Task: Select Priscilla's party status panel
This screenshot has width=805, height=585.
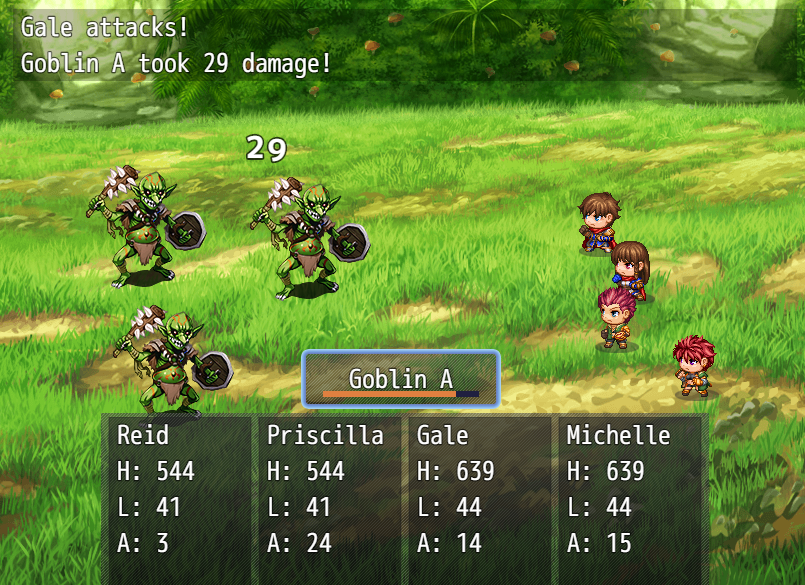Action: pyautogui.click(x=327, y=490)
